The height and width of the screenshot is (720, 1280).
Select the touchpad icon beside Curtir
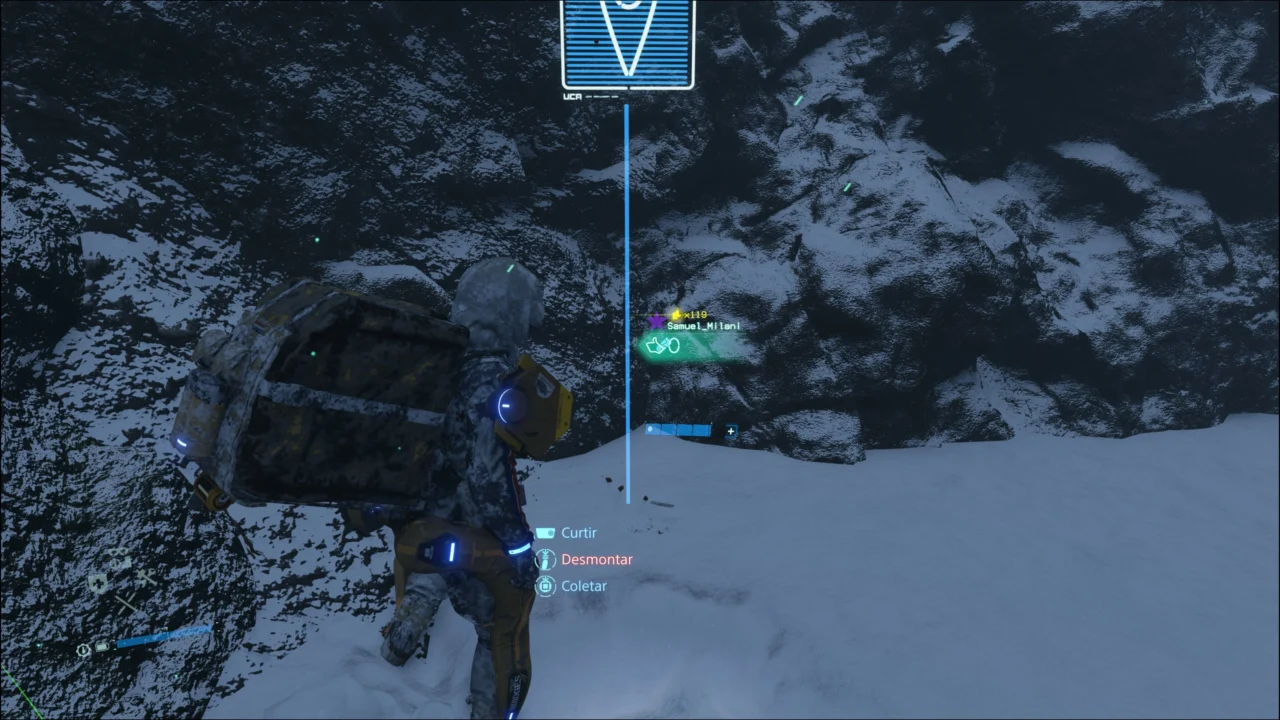pyautogui.click(x=545, y=532)
